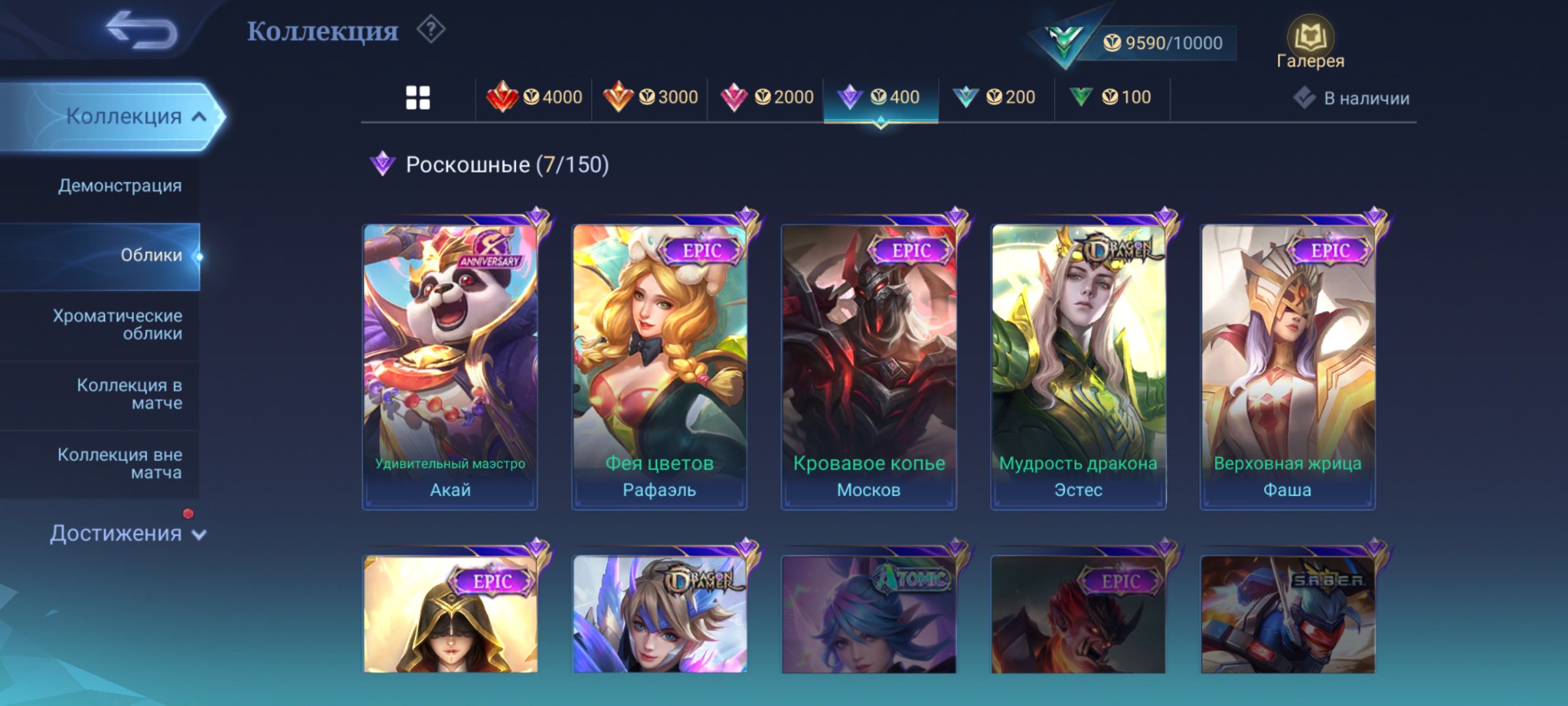Go back with the return arrow button
The height and width of the screenshot is (706, 1568).
(x=139, y=31)
